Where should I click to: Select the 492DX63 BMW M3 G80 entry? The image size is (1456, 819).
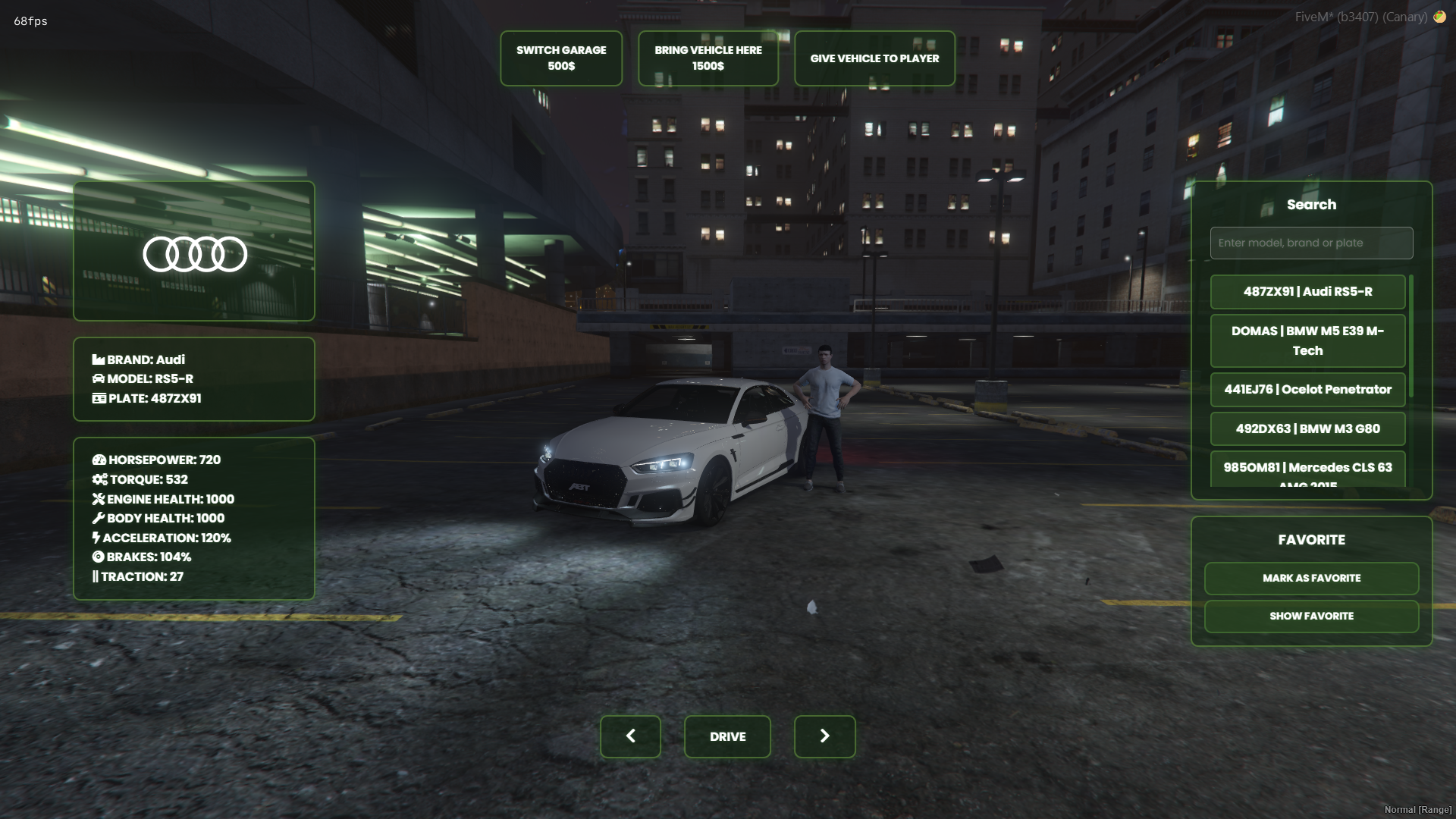point(1307,429)
